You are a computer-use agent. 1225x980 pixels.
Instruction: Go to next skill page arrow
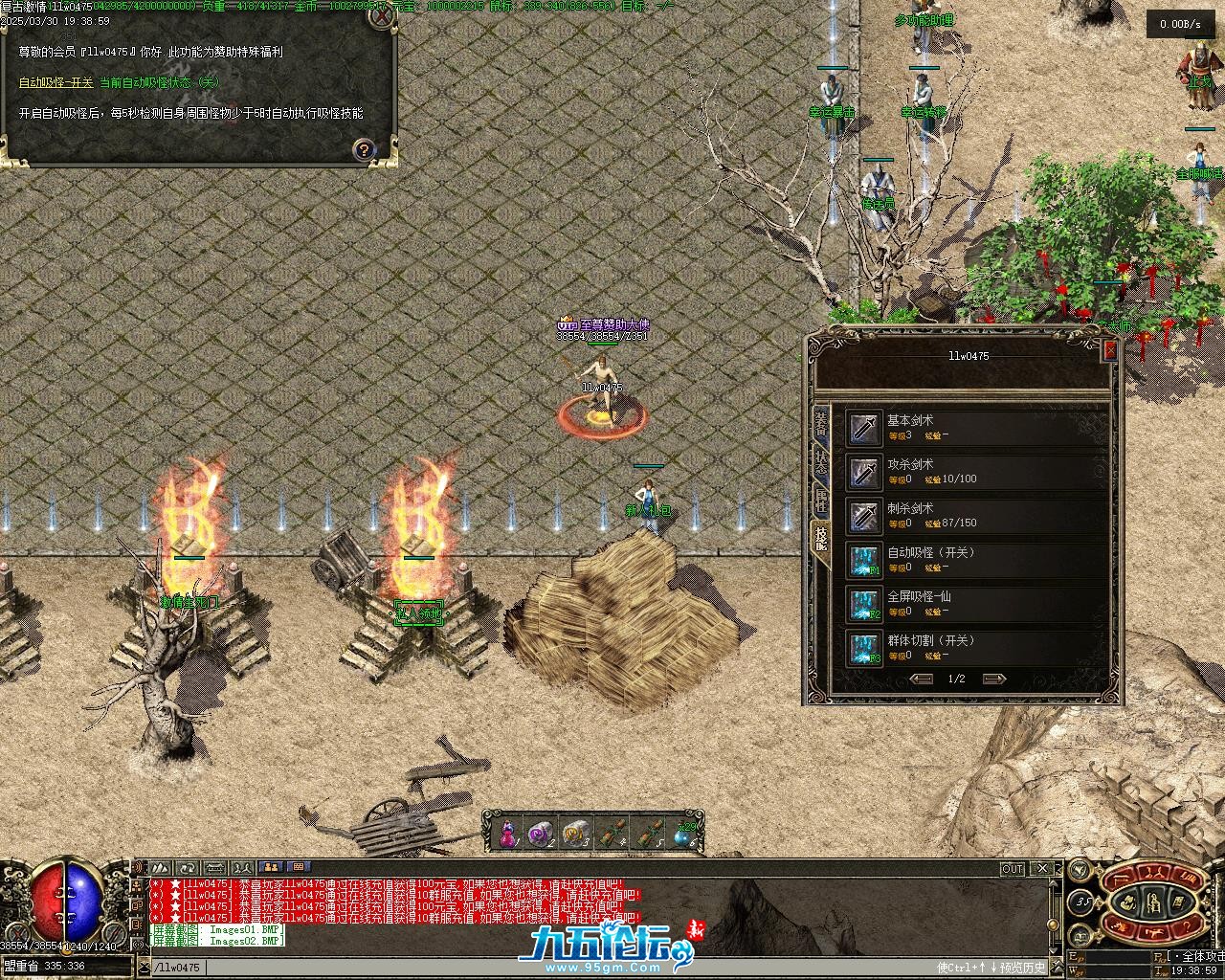pyautogui.click(x=994, y=679)
